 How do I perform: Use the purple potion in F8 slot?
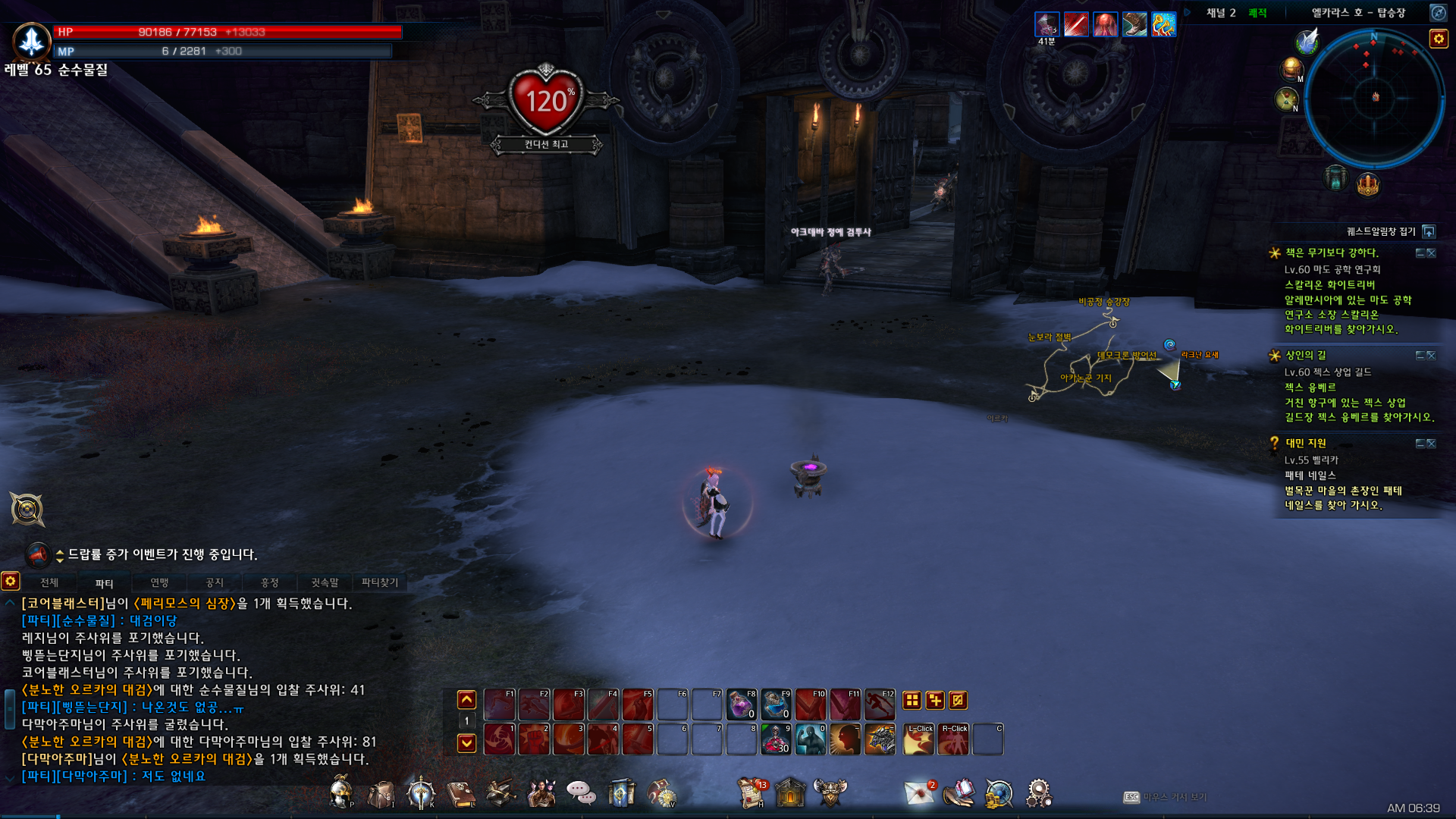click(741, 704)
